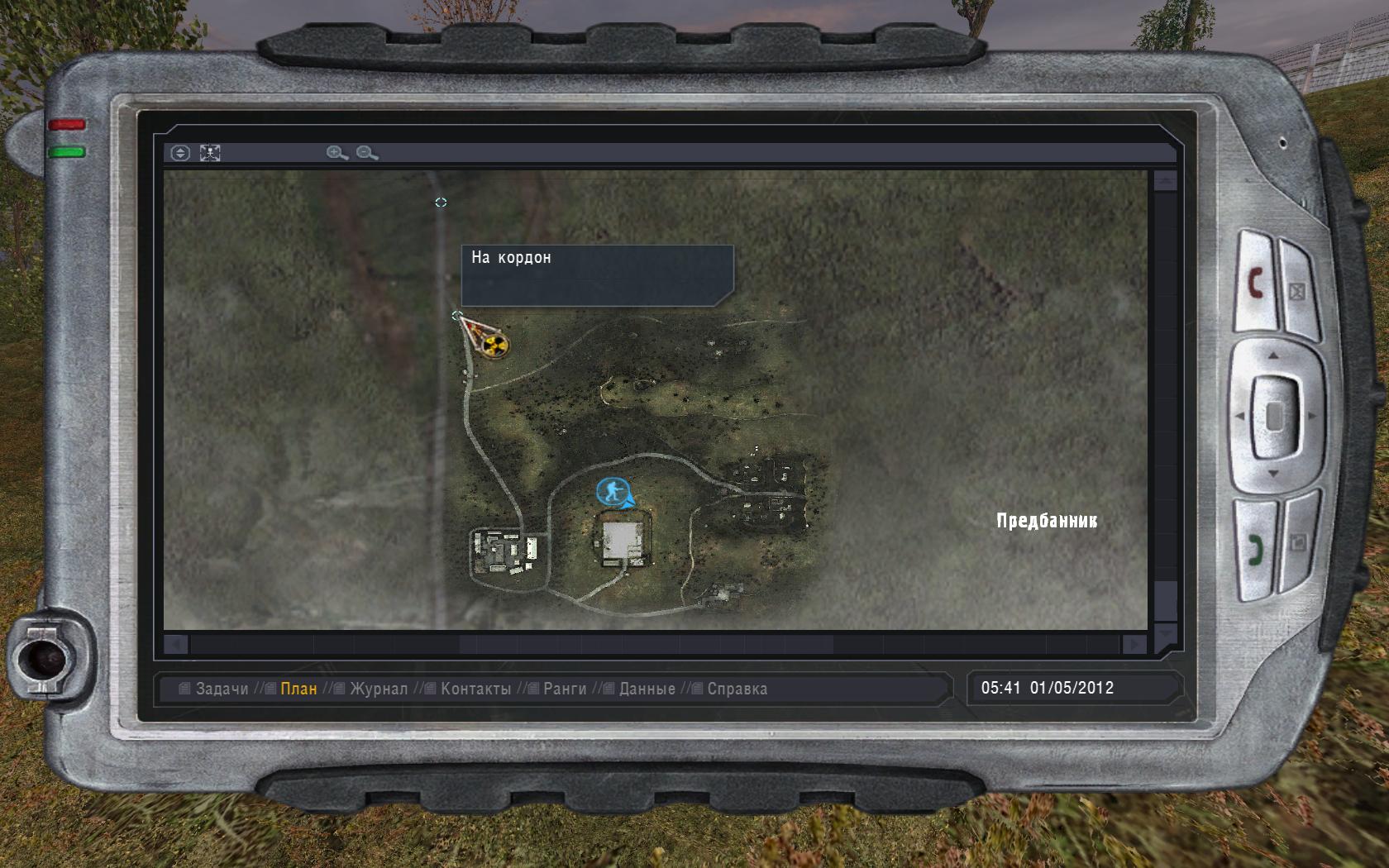Click the level switch arrows icon

tap(182, 153)
